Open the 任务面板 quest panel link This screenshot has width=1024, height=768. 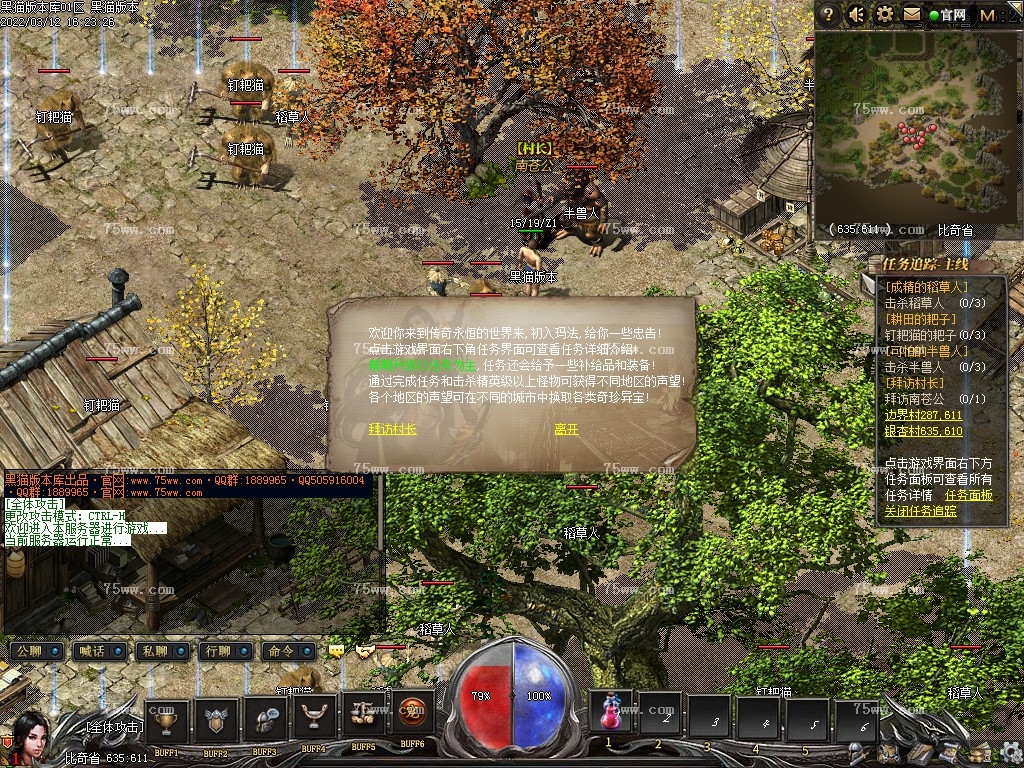(968, 495)
